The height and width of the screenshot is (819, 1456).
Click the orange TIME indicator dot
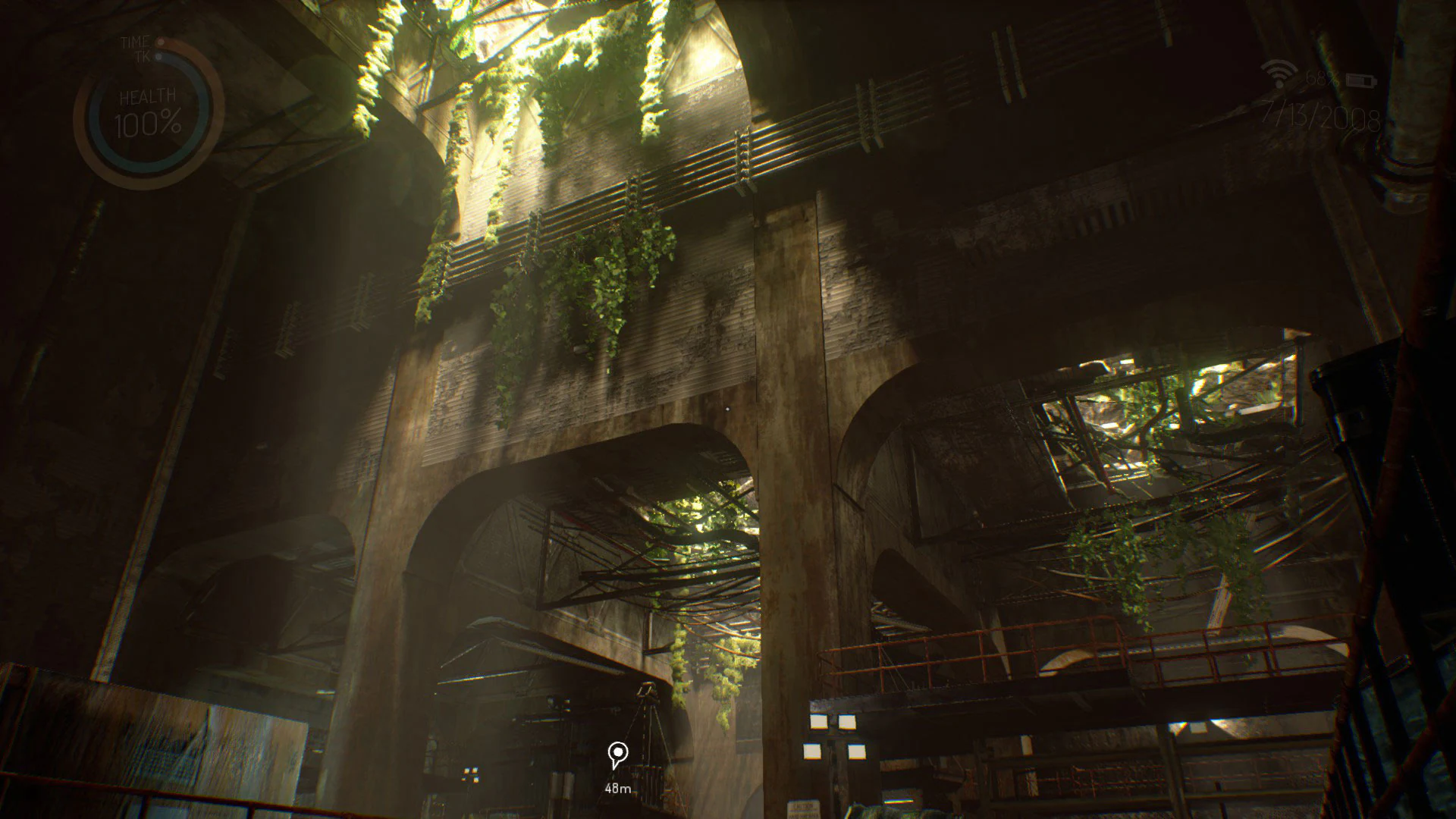160,42
